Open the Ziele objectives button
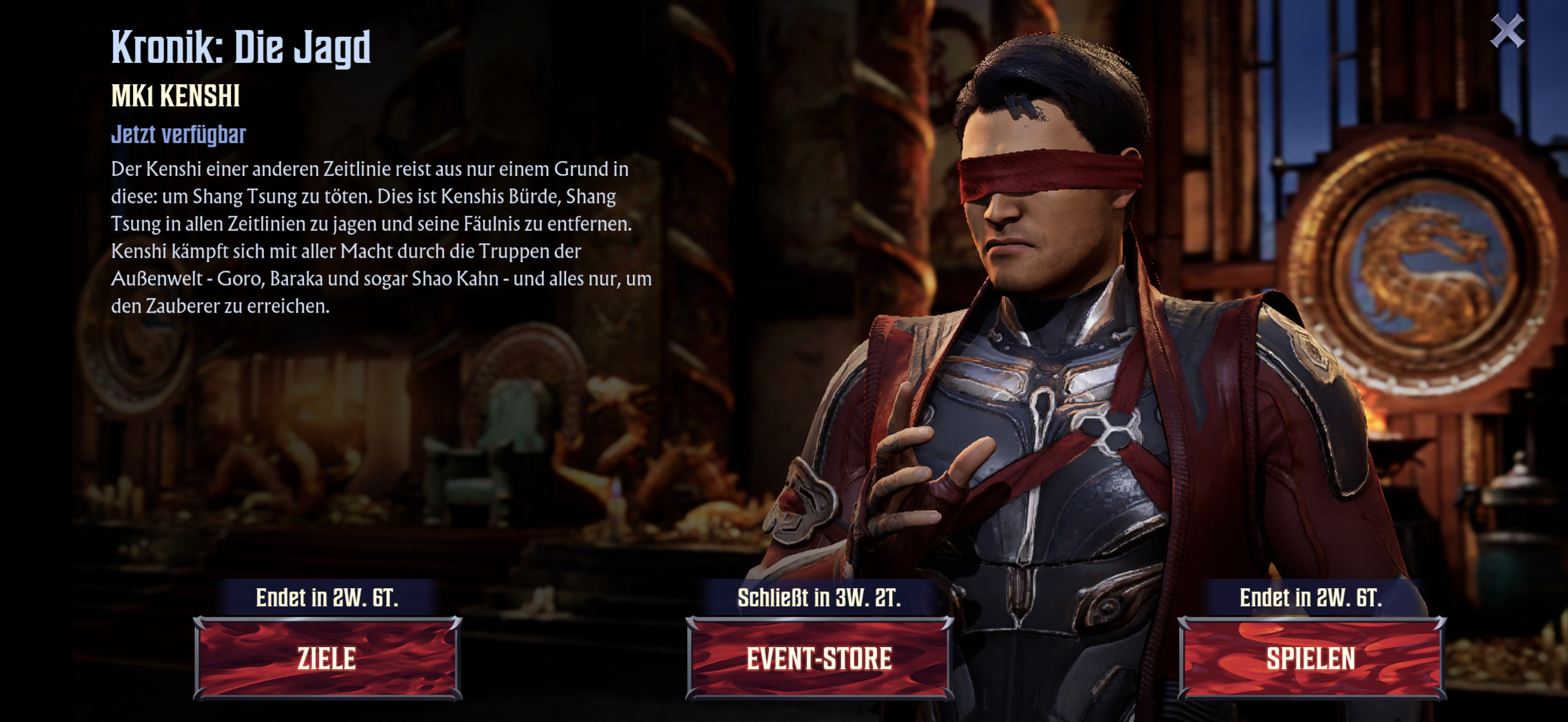 click(328, 658)
